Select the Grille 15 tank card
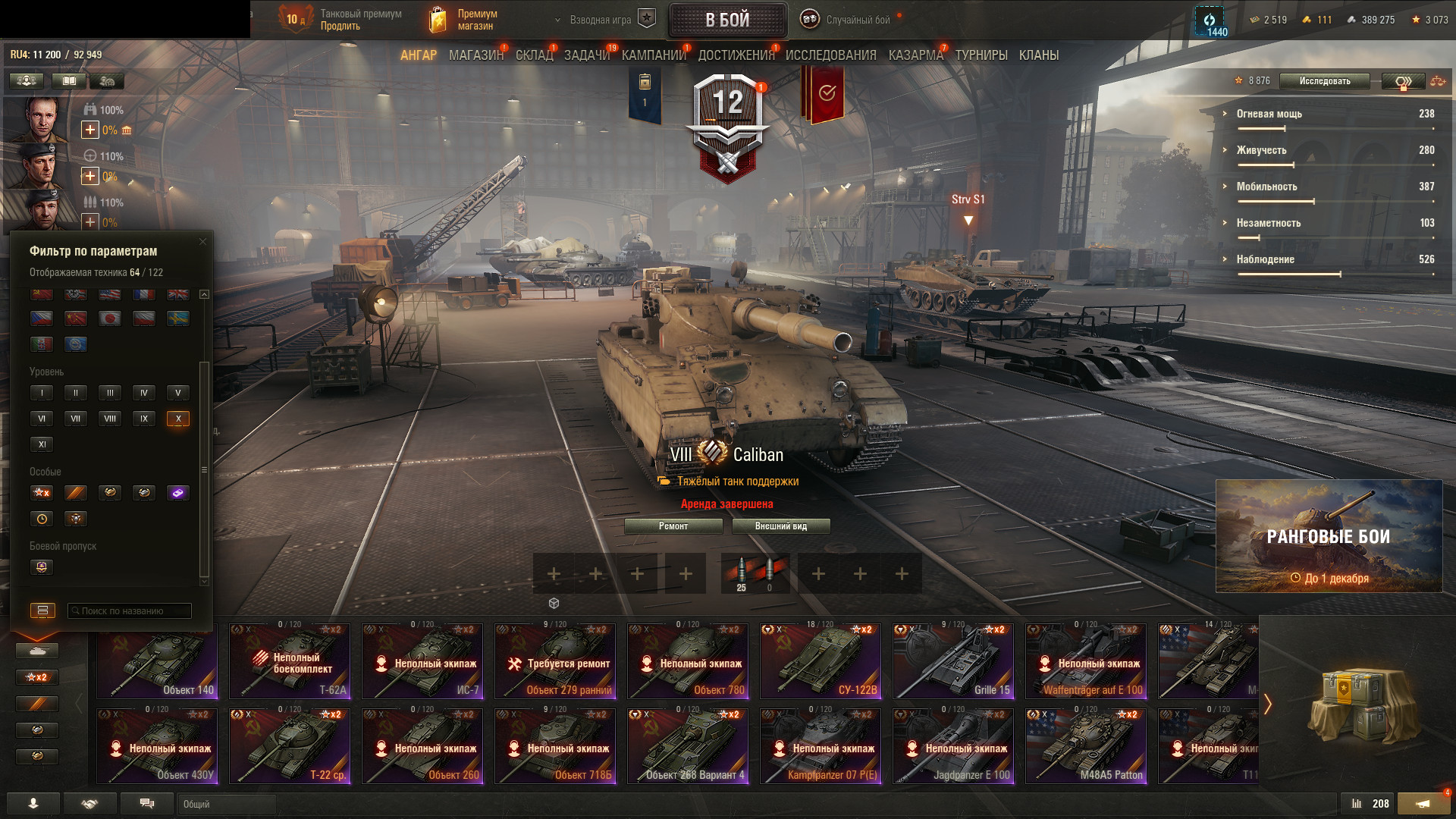 point(953,661)
